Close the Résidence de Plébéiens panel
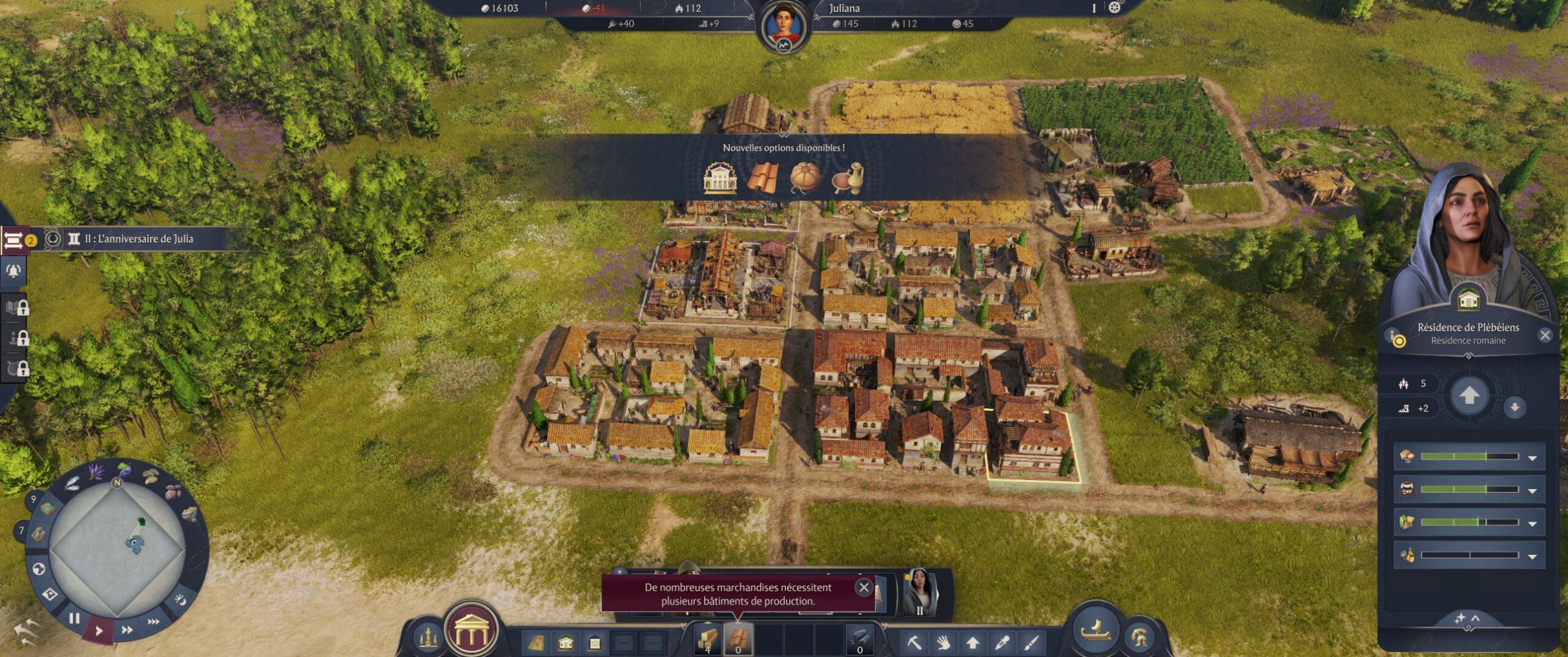Image resolution: width=1568 pixels, height=657 pixels. [1545, 335]
